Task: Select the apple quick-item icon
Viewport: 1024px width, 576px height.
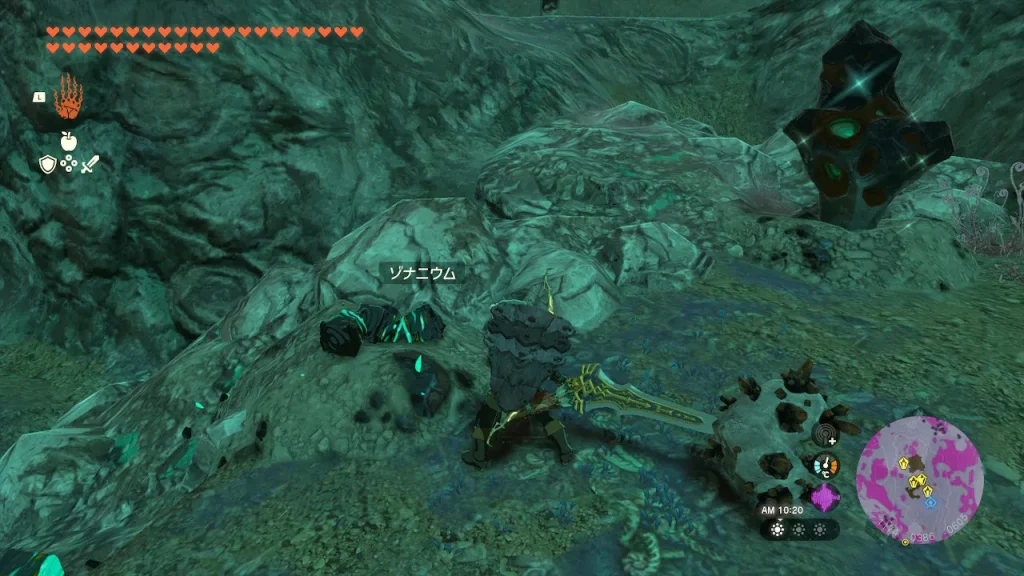Action: [68, 140]
